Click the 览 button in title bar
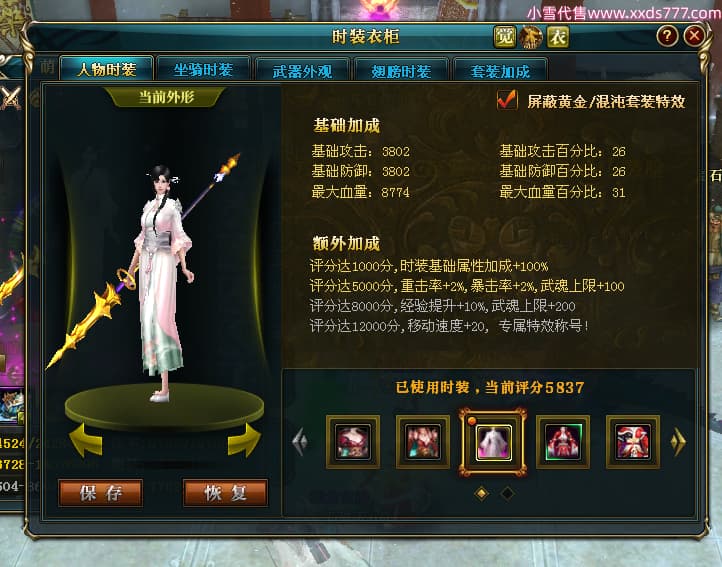The height and width of the screenshot is (567, 722). [504, 37]
